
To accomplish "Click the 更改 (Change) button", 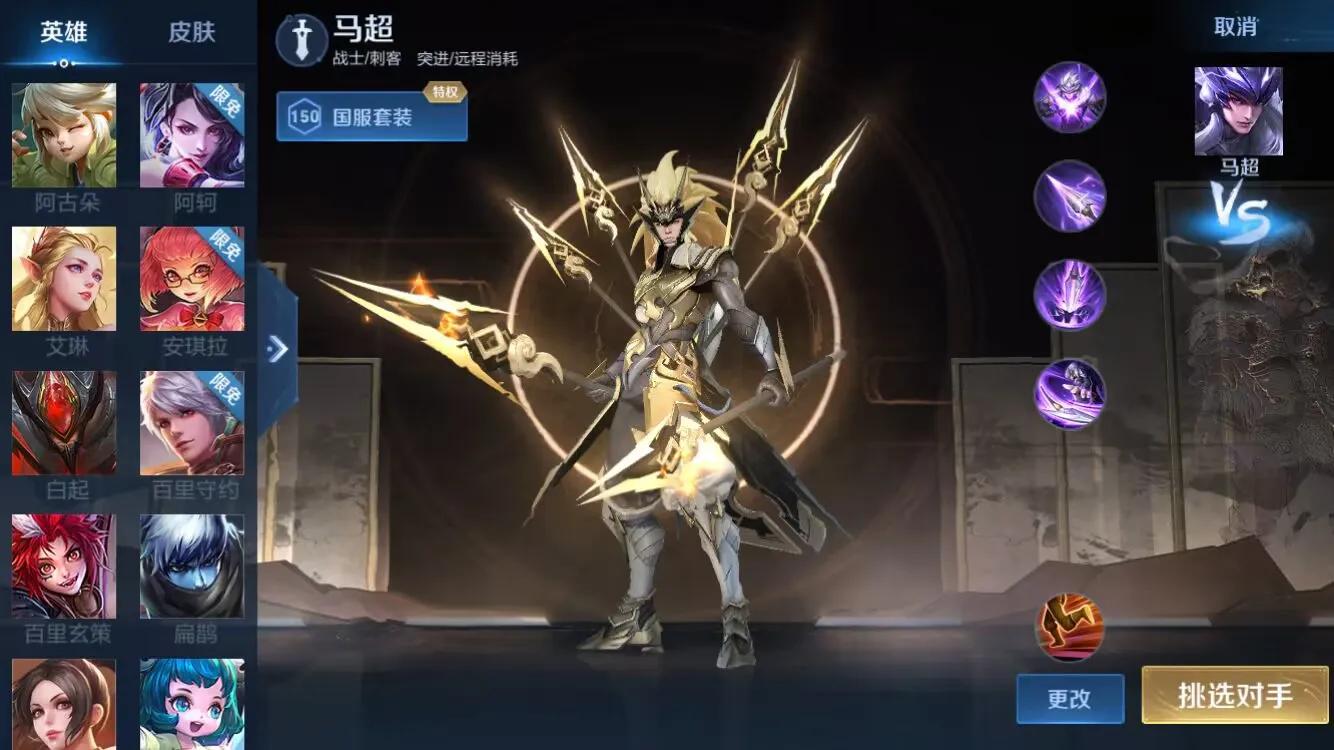I will (1068, 699).
